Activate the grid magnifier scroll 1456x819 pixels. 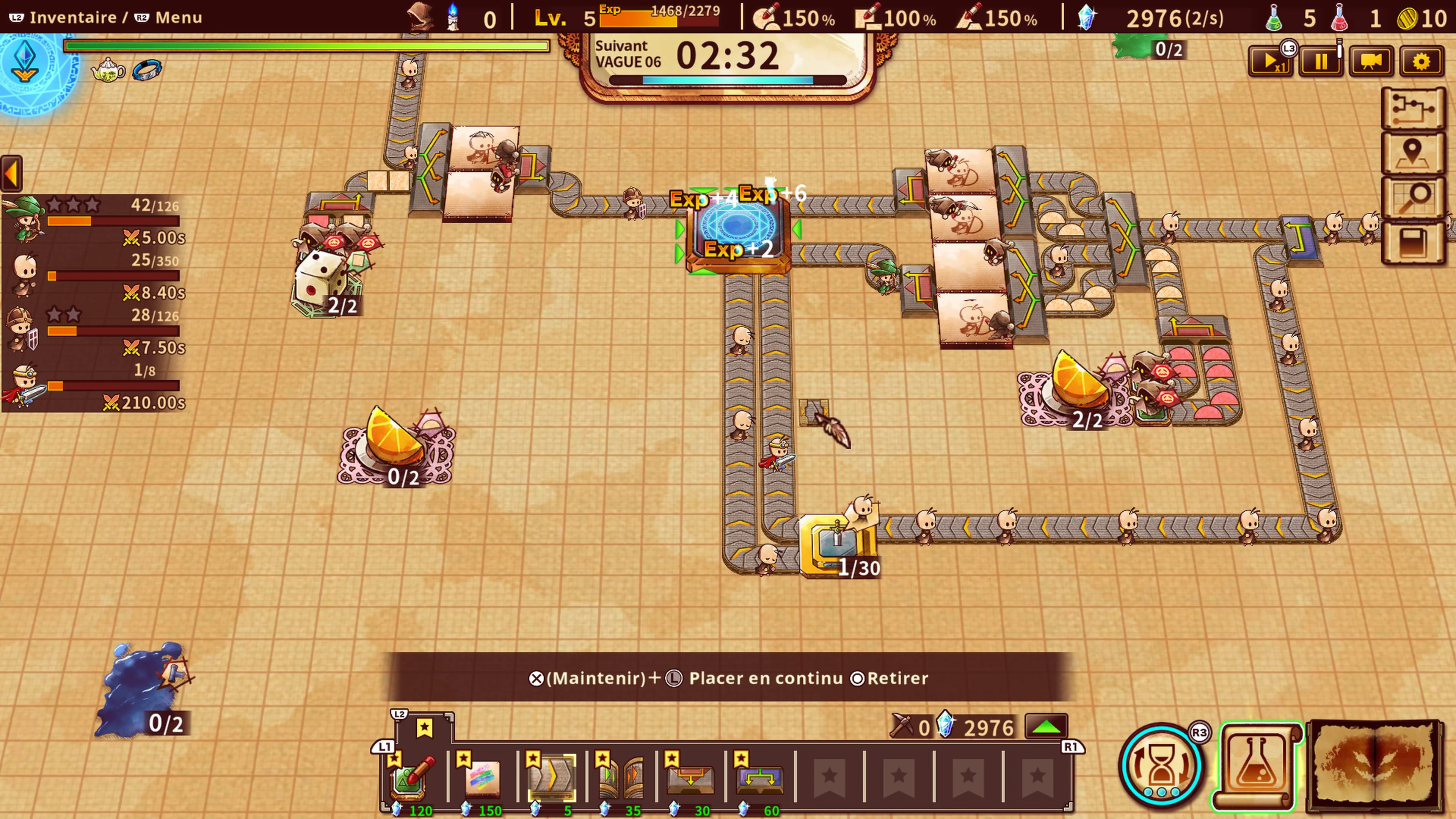1413,198
